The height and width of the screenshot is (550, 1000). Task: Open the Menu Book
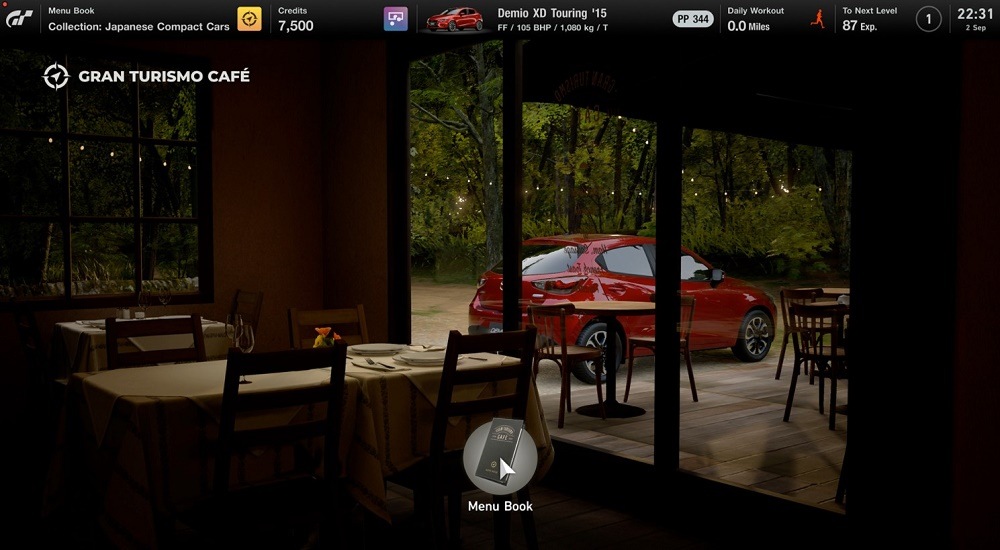(x=500, y=458)
